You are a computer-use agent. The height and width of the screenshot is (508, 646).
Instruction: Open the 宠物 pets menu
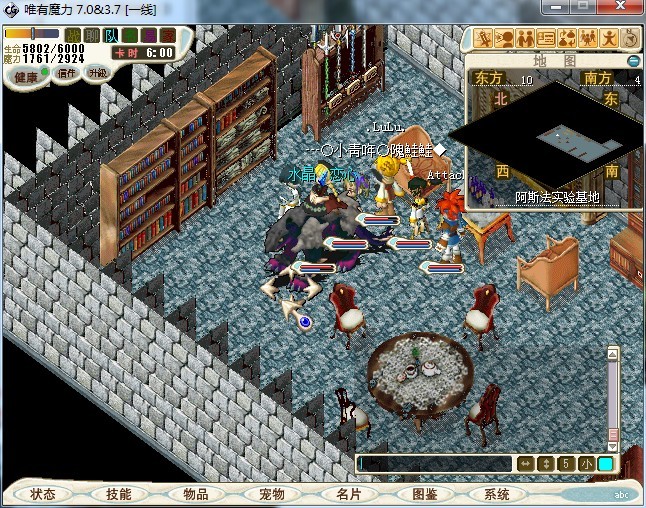[x=271, y=494]
